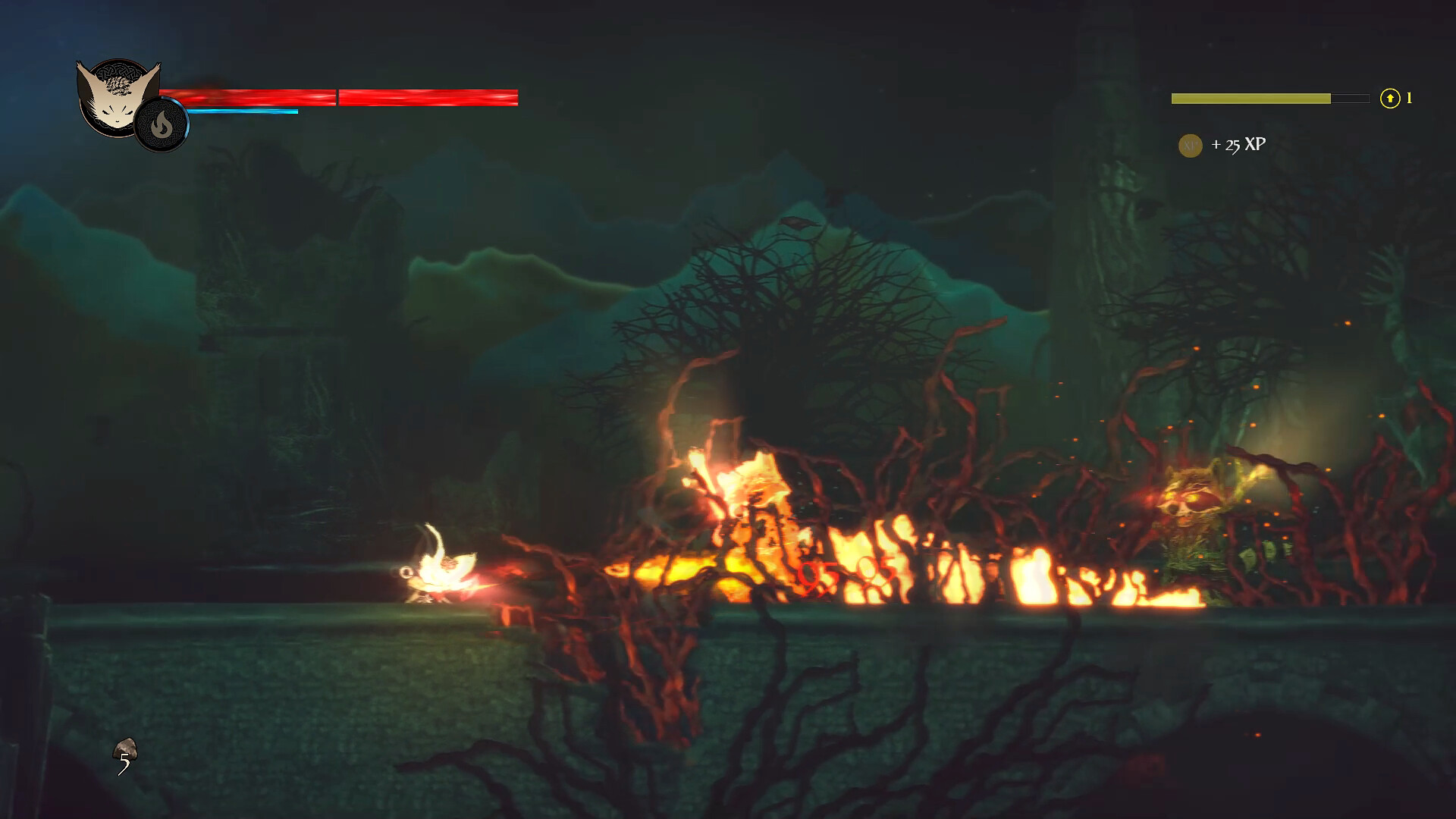
Task: Open the level-up upgrade circle
Action: tap(1390, 97)
